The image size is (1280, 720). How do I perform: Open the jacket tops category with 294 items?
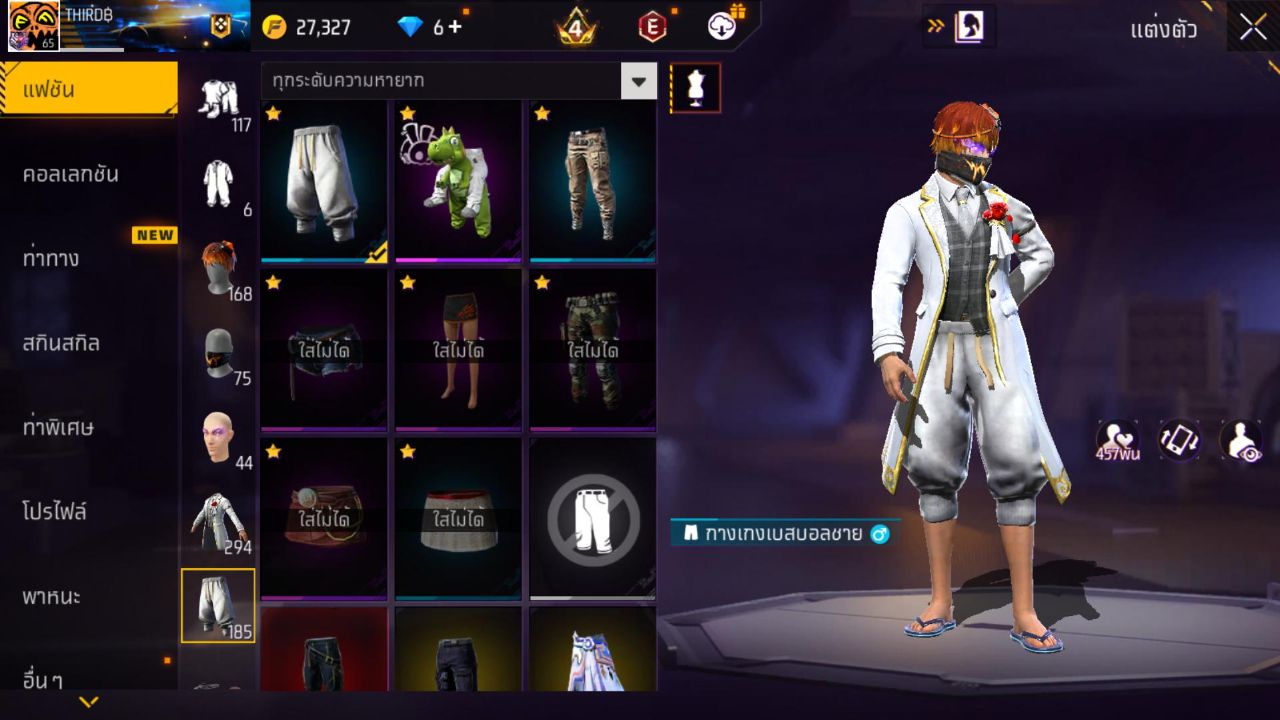218,520
